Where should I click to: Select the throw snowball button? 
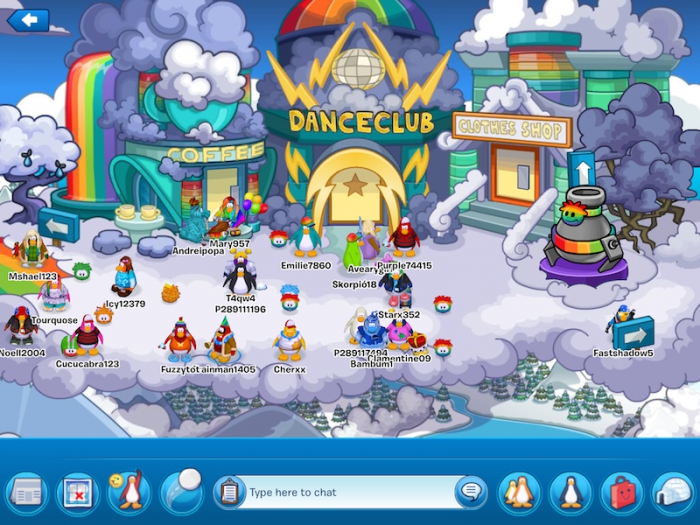[x=181, y=490]
